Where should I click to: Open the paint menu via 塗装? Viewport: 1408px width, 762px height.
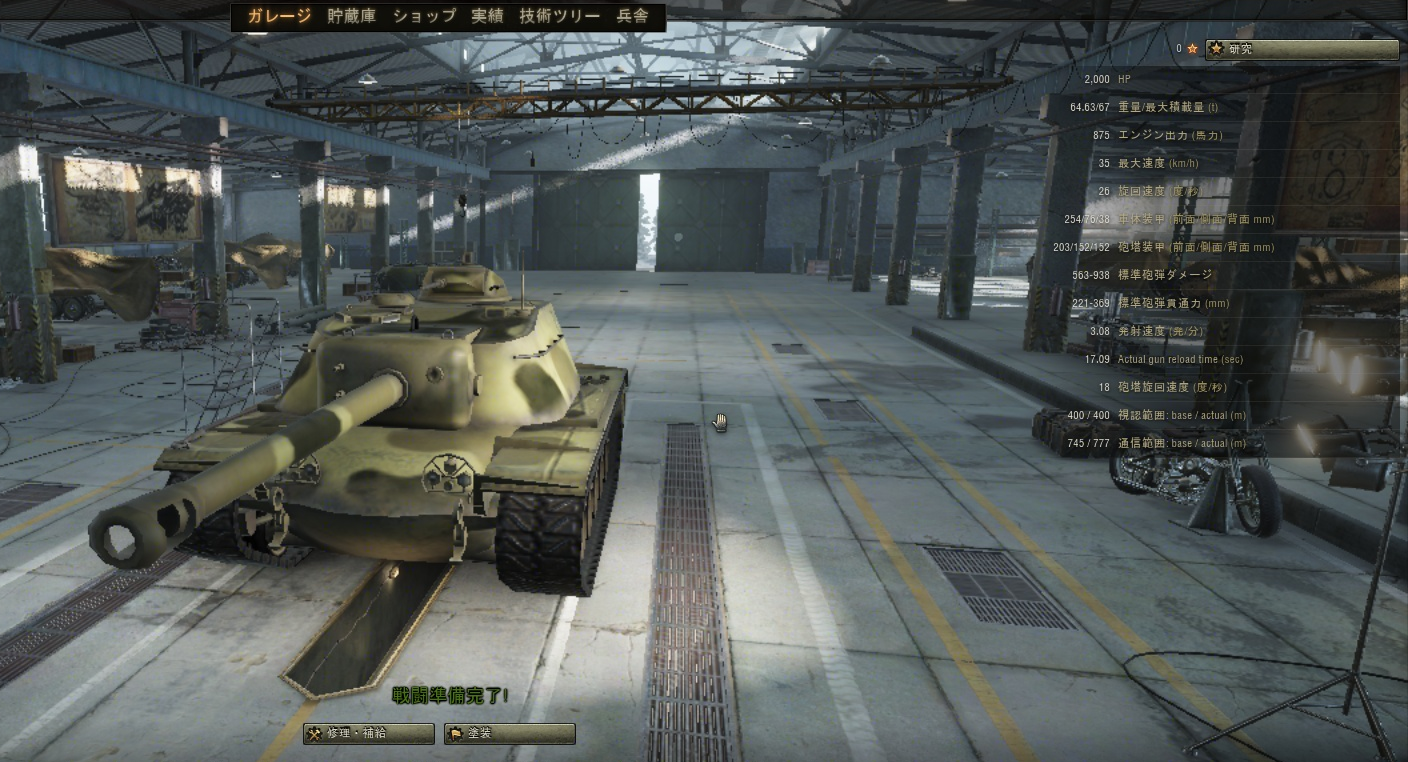point(508,733)
